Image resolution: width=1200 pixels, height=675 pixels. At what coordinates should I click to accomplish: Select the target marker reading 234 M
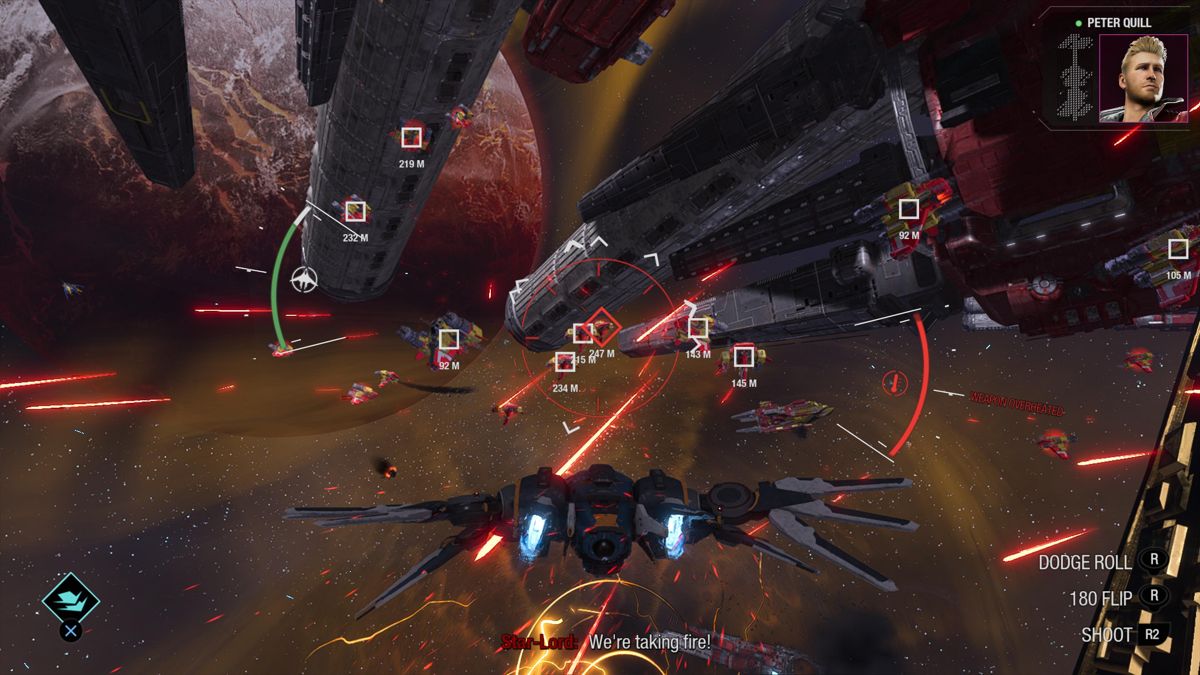pos(565,362)
